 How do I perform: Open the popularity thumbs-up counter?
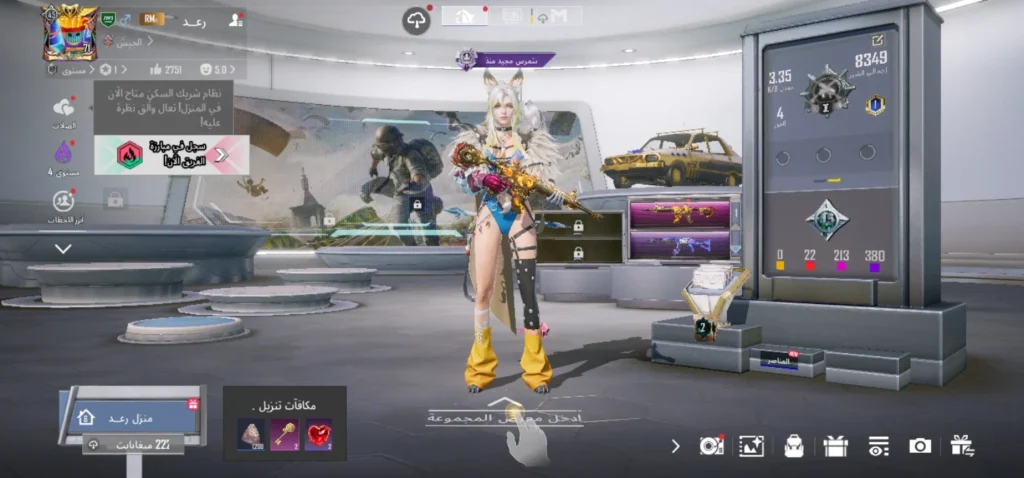pos(165,70)
